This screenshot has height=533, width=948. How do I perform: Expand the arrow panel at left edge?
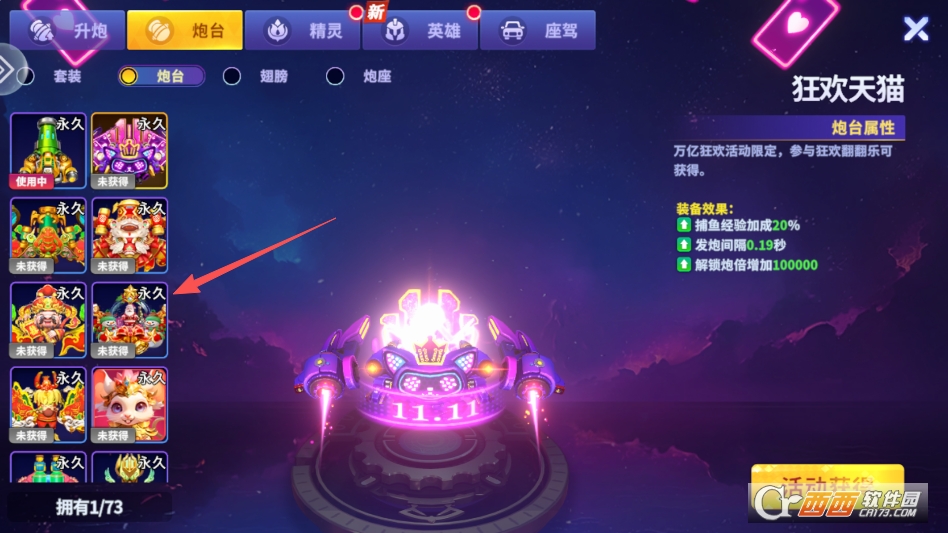tap(6, 70)
